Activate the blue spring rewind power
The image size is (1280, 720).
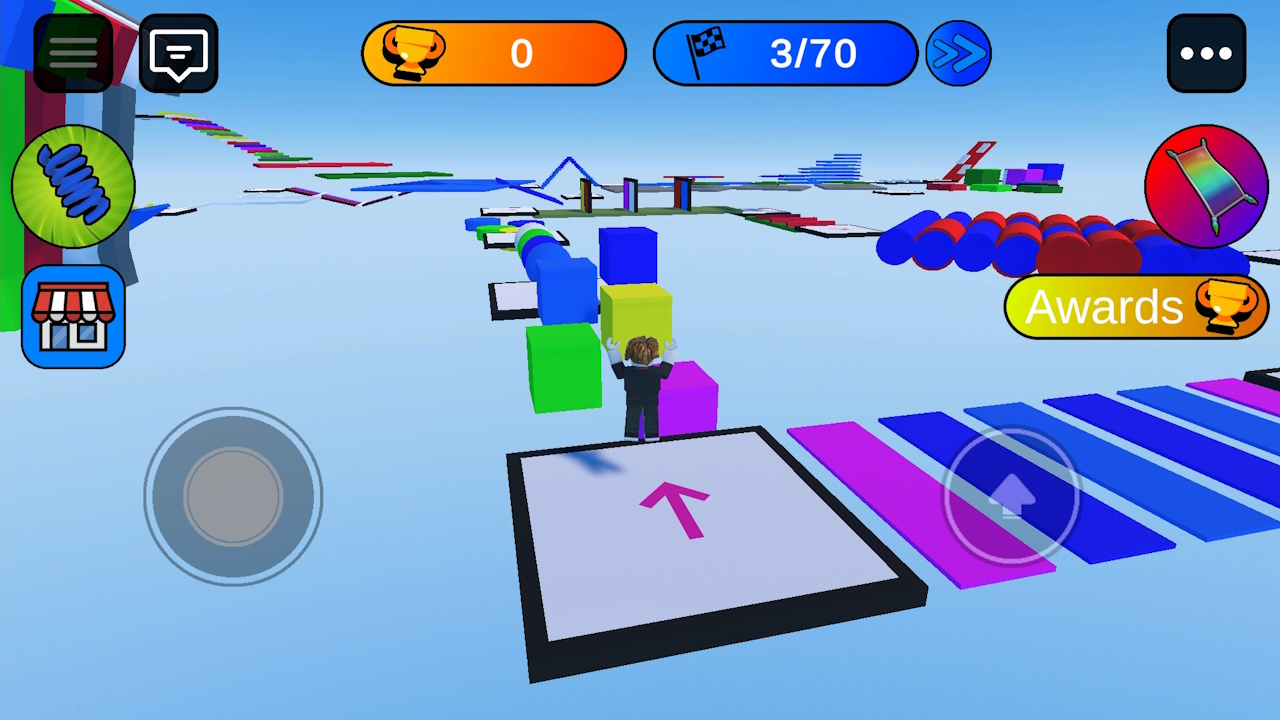point(72,187)
